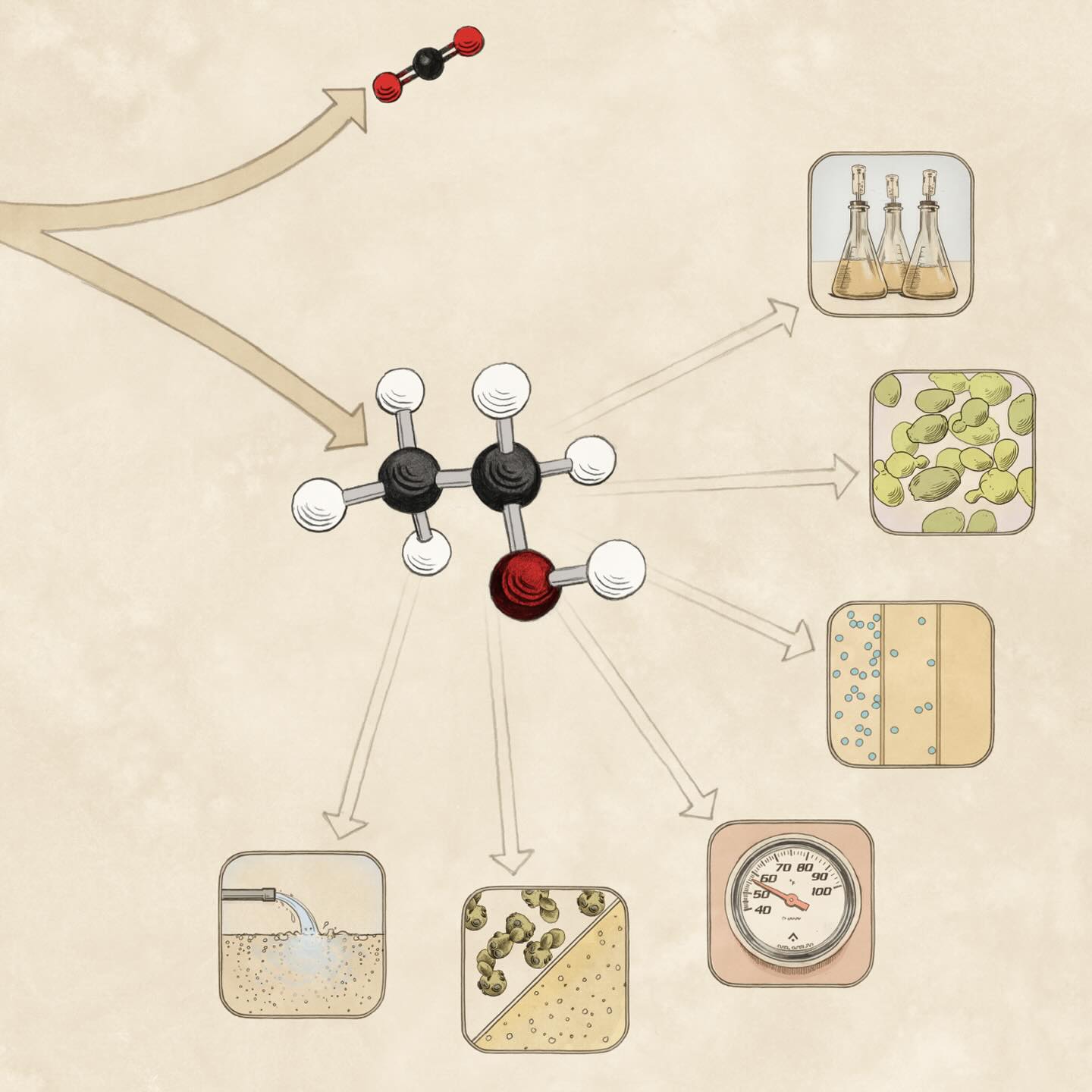Viewport: 1092px width, 1092px height.
Task: Open the green yeast cells tile
Action: click(952, 452)
